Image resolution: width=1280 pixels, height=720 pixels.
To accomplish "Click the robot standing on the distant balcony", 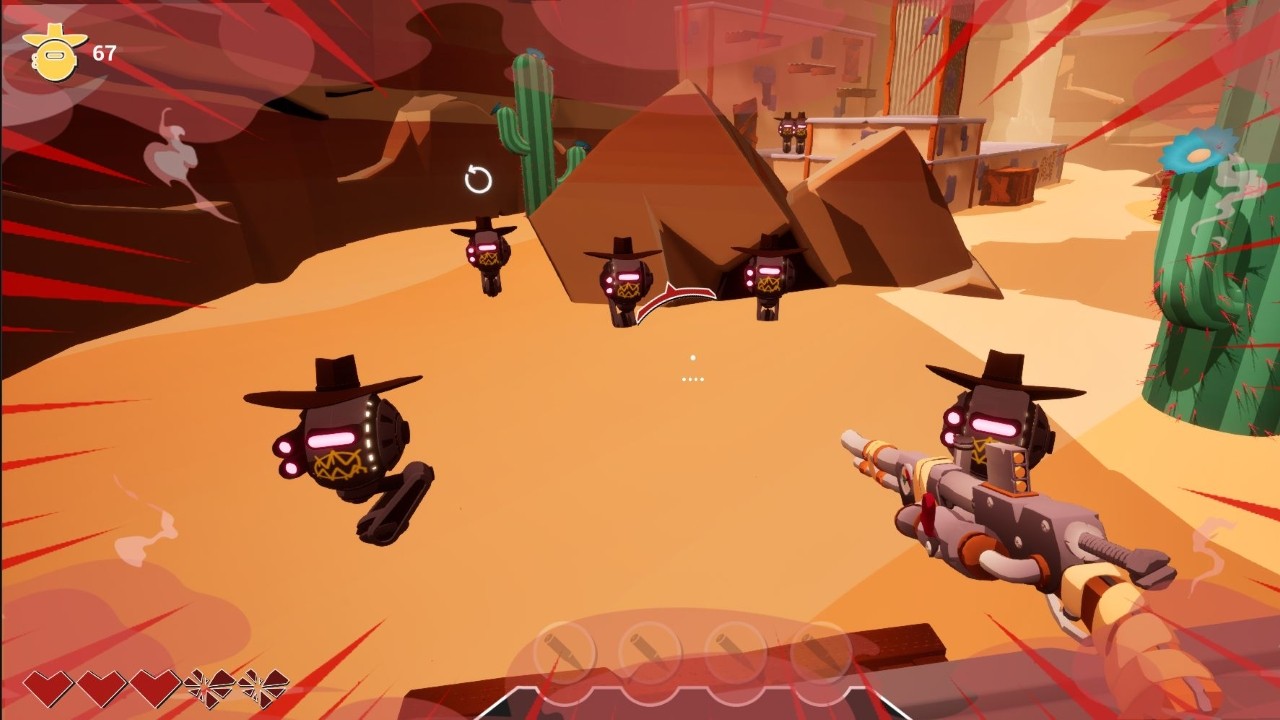I will (x=790, y=130).
